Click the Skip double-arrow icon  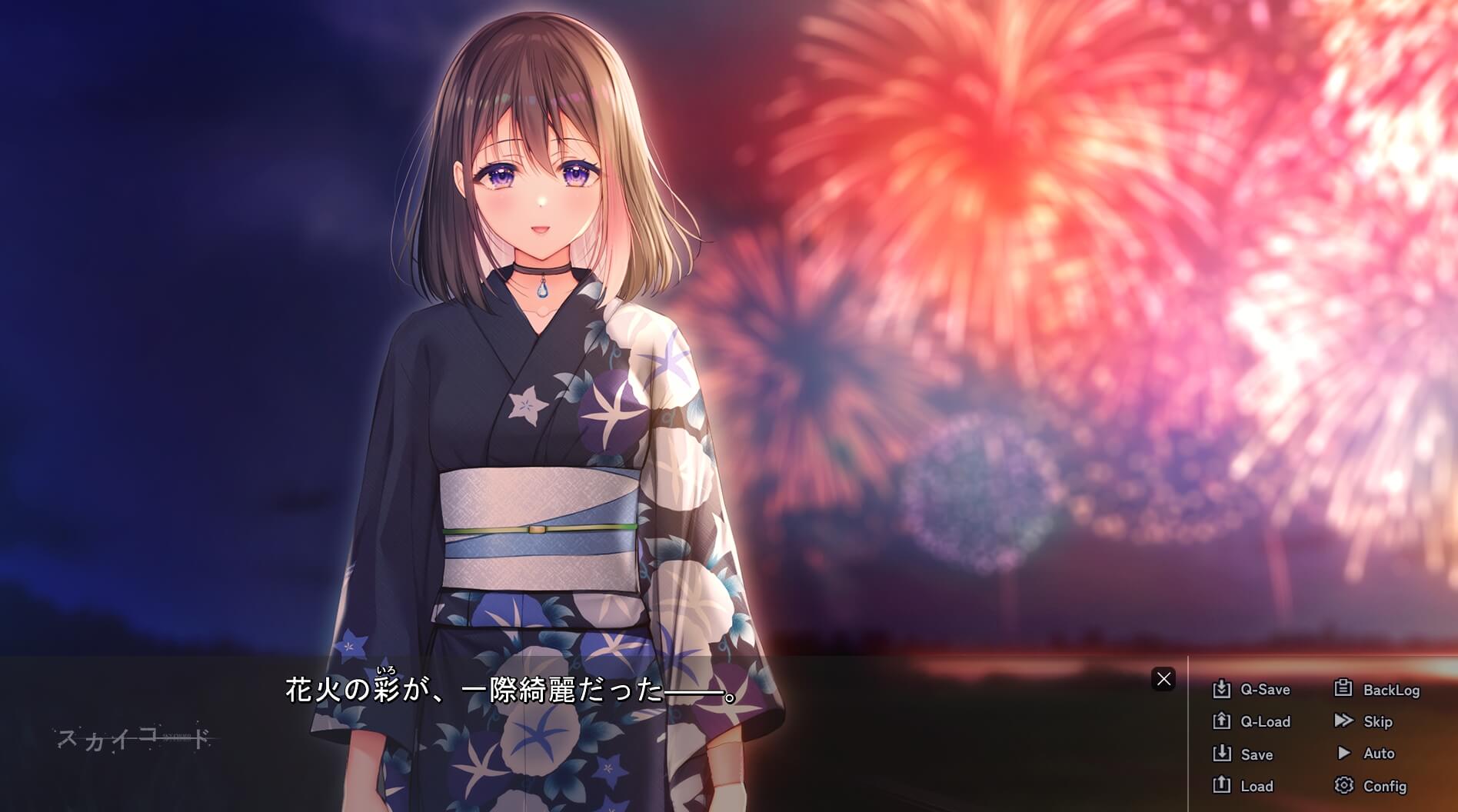point(1344,722)
